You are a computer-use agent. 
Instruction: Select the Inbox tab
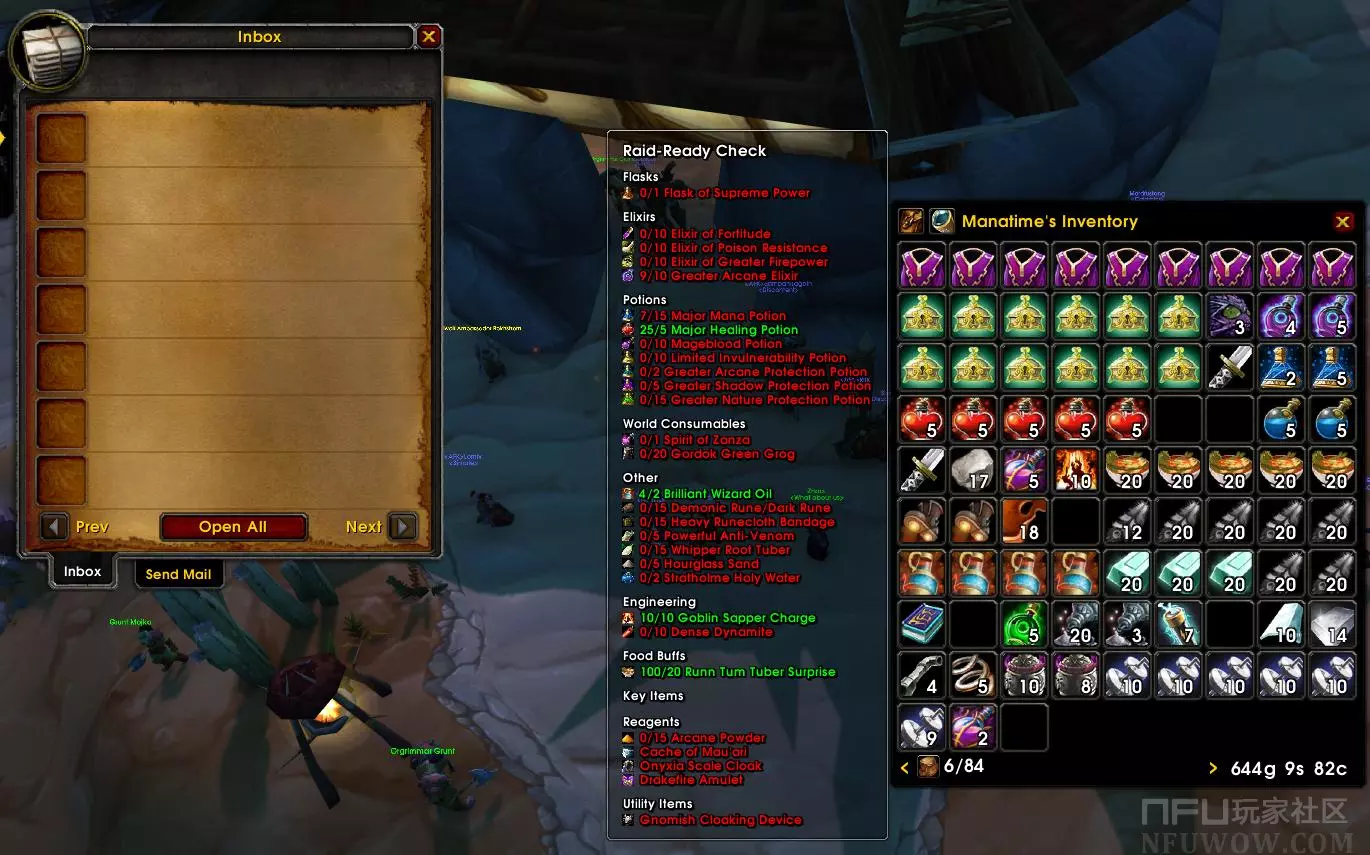(x=82, y=572)
